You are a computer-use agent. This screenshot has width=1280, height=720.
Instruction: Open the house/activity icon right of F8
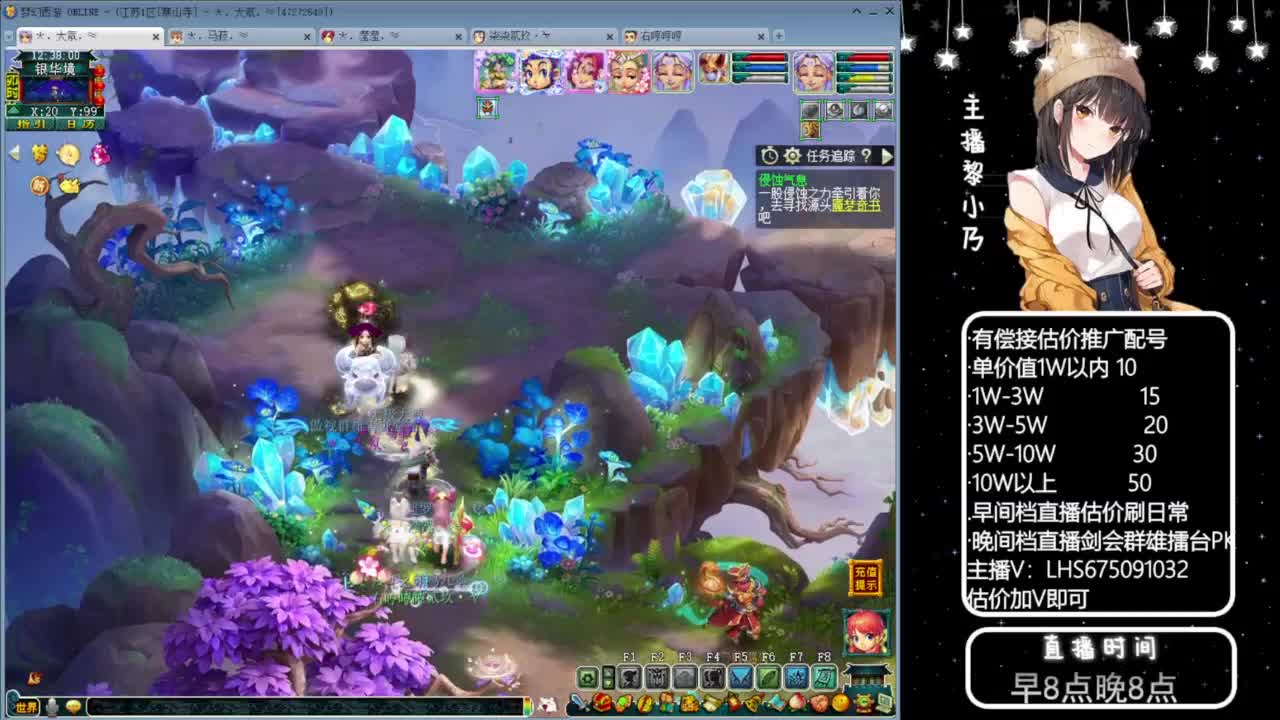(866, 676)
